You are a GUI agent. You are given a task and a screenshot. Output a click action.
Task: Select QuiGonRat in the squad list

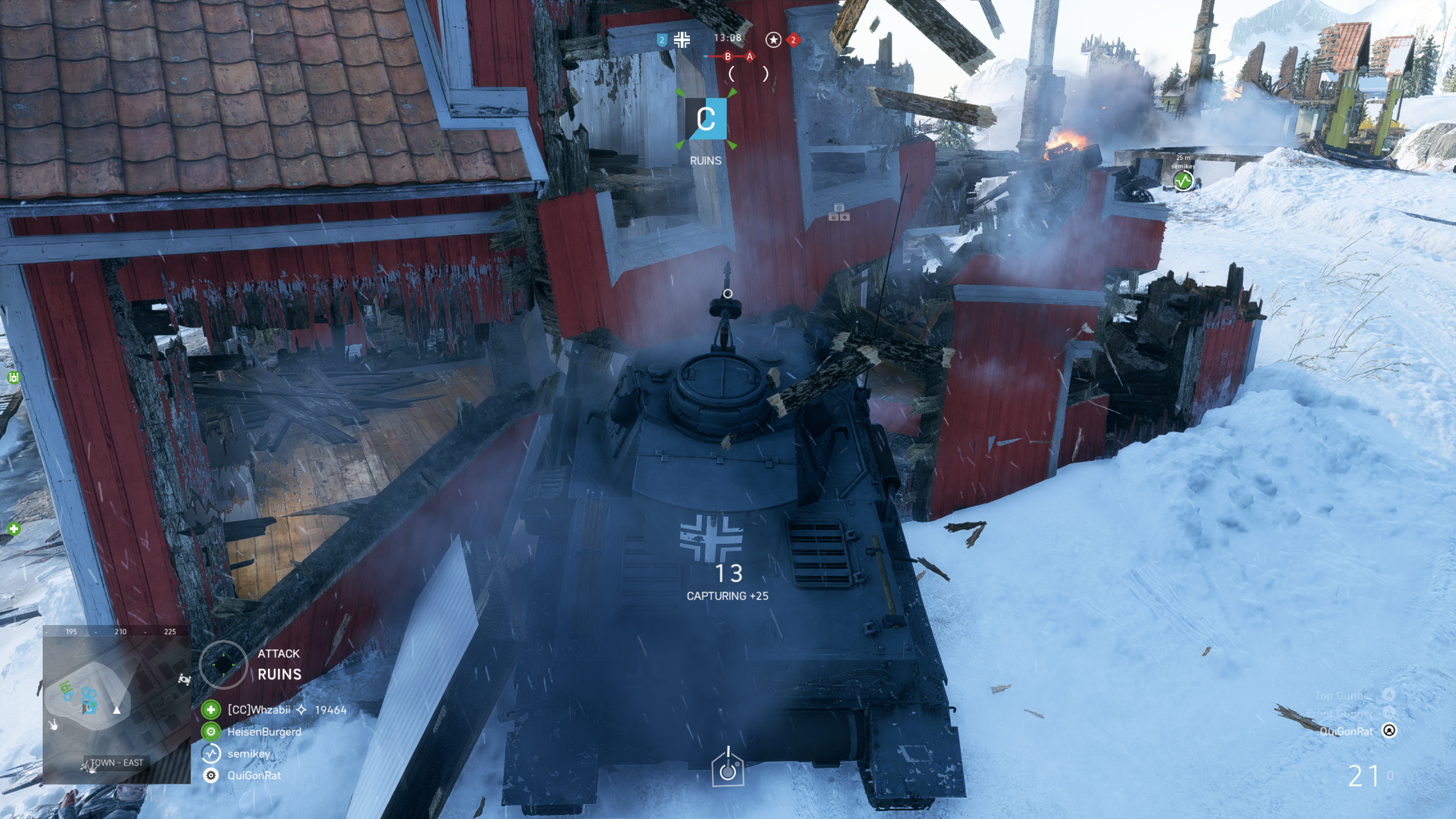coord(254,775)
